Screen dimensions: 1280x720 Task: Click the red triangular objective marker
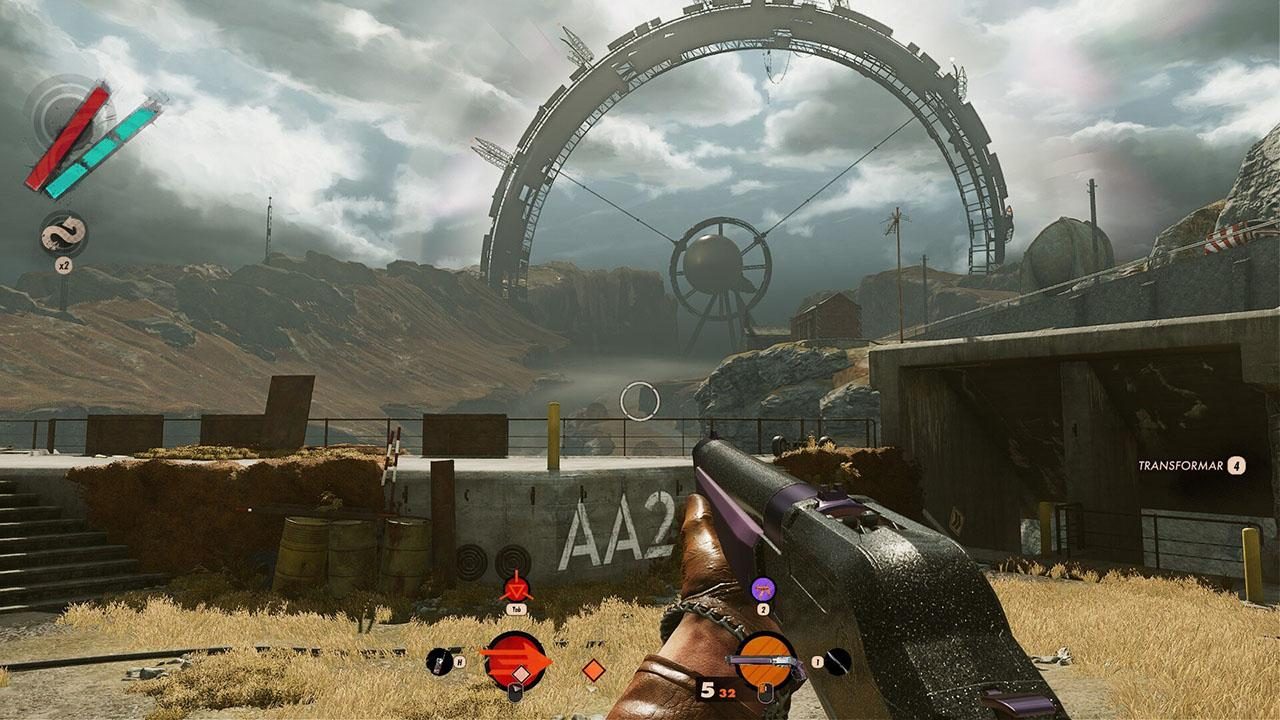(517, 588)
